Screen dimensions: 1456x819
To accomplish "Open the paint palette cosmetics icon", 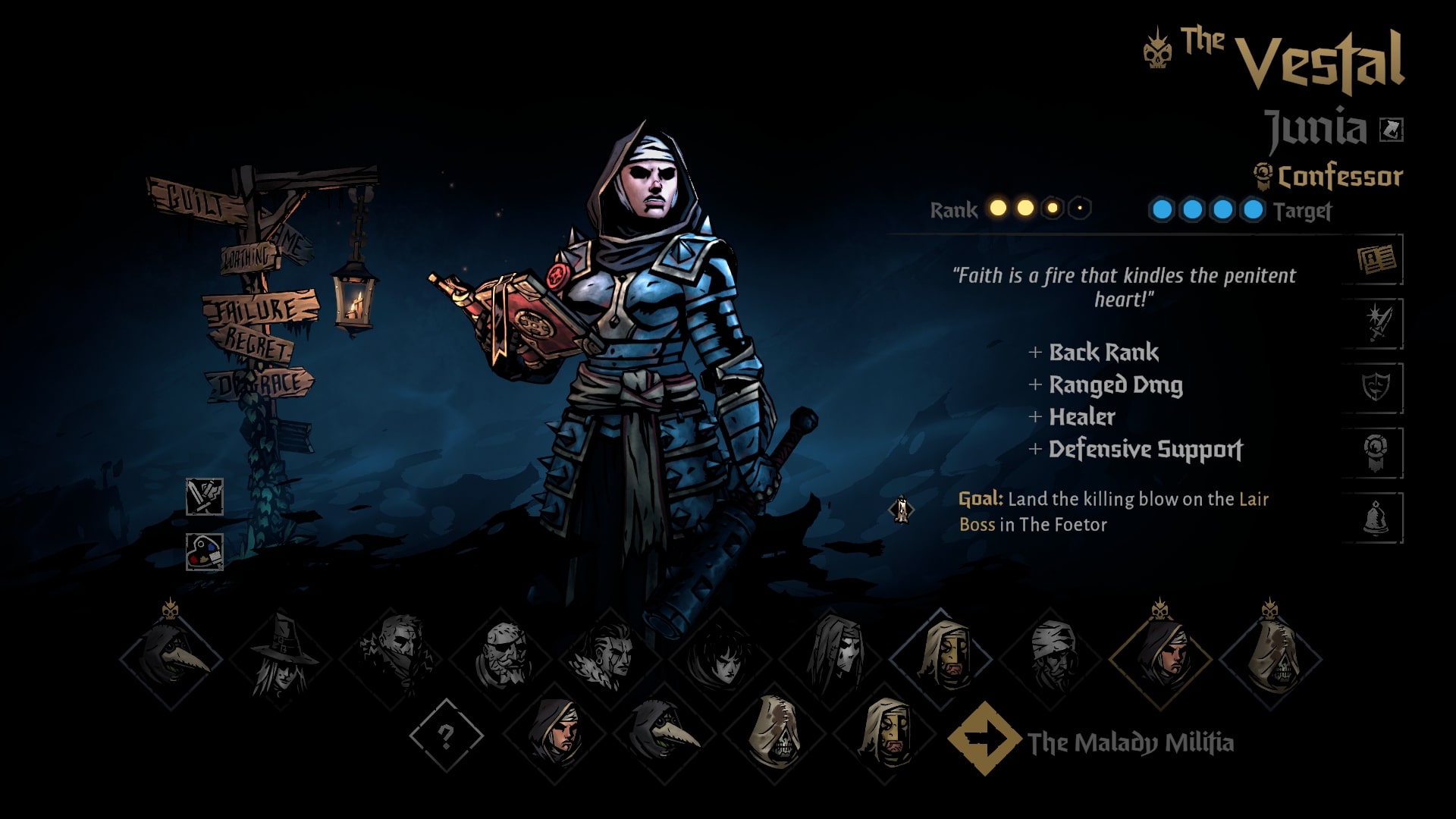I will [205, 551].
